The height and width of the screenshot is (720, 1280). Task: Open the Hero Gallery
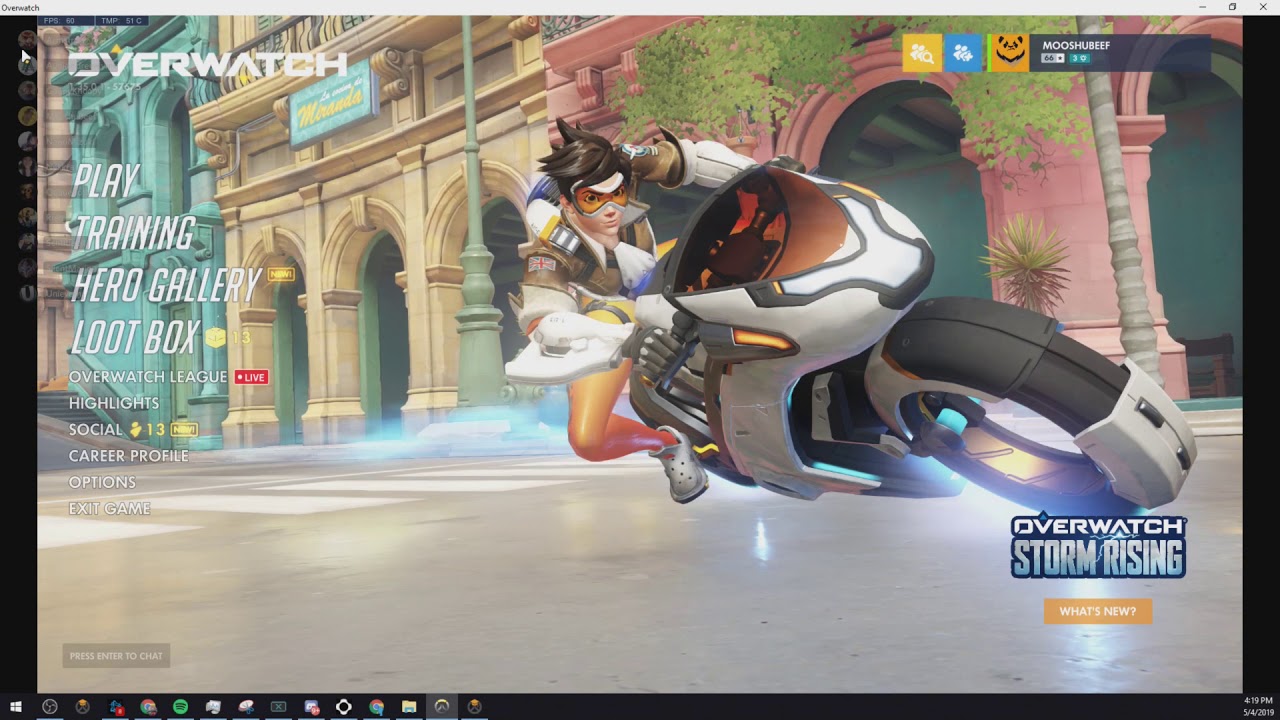click(x=166, y=286)
